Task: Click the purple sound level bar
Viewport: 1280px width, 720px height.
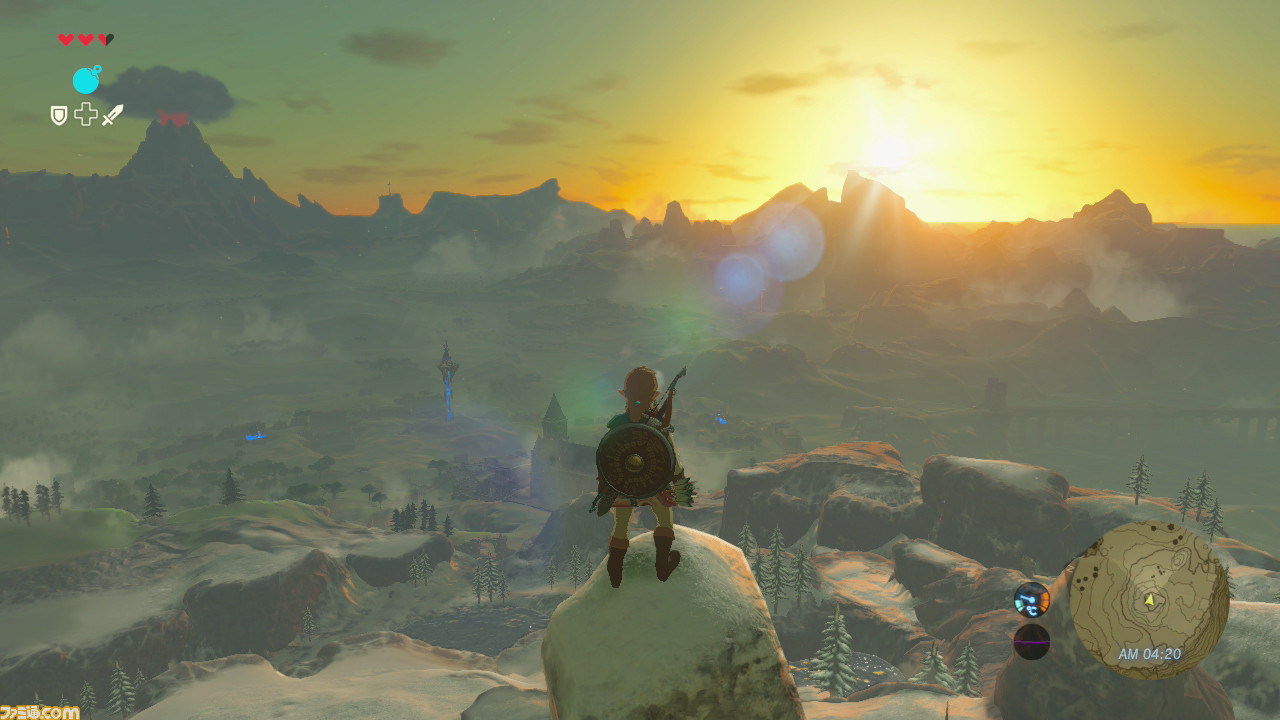Action: (x=1032, y=642)
